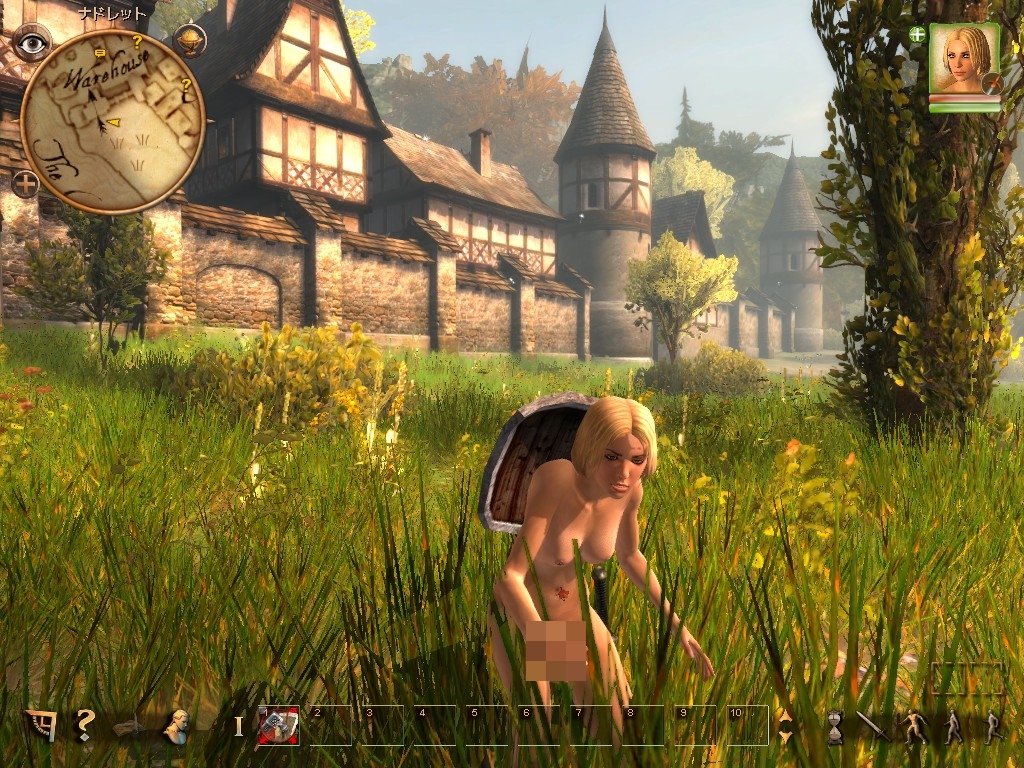Click the angular ruler icon in bottom bar

[40, 725]
